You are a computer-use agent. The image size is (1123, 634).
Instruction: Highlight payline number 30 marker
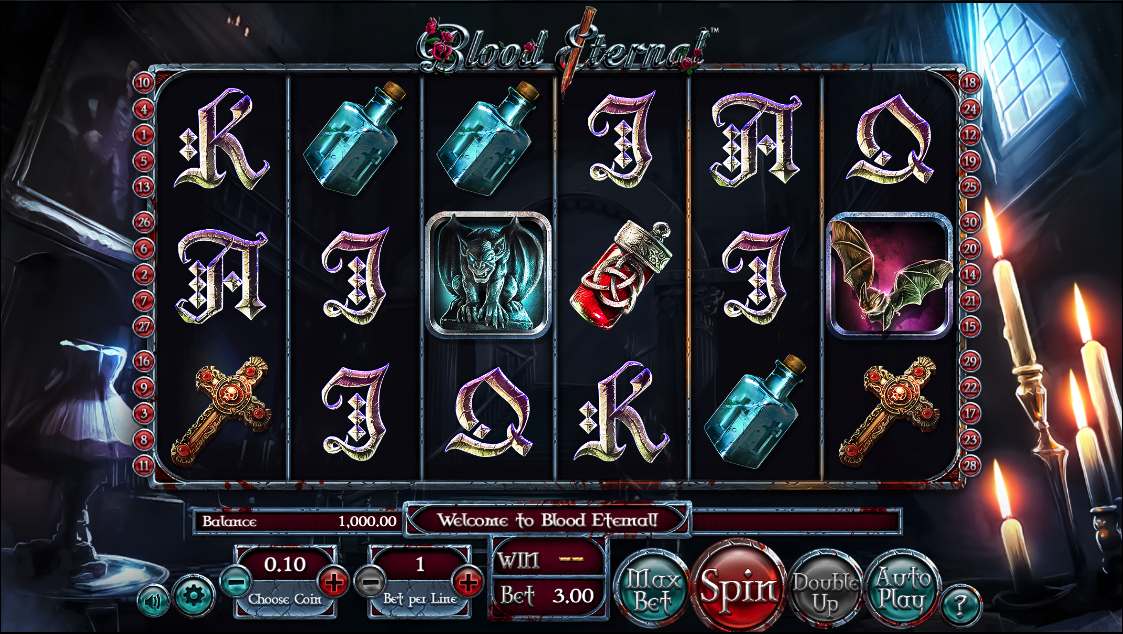[x=969, y=222]
